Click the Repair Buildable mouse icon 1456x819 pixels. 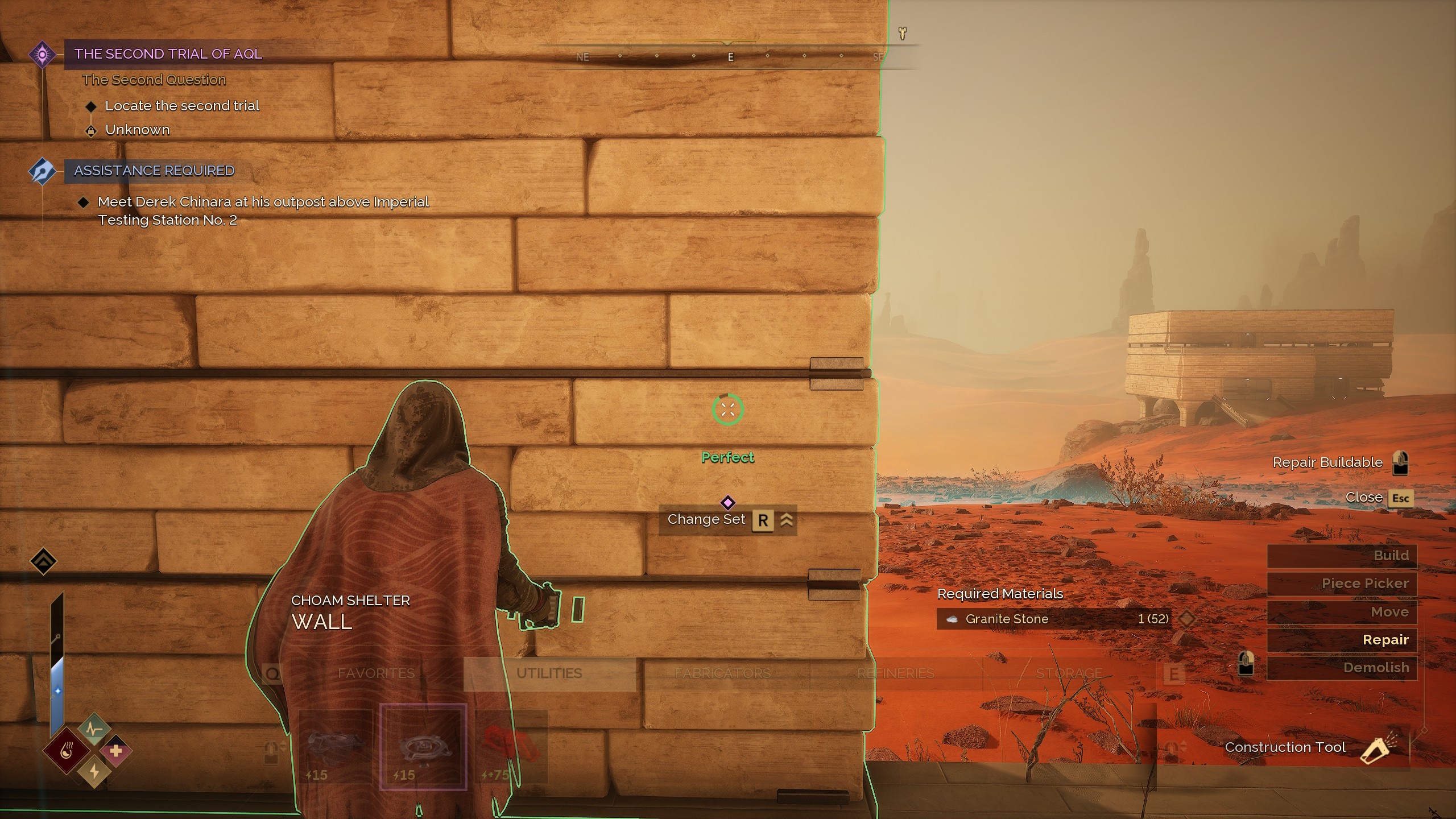[1401, 462]
